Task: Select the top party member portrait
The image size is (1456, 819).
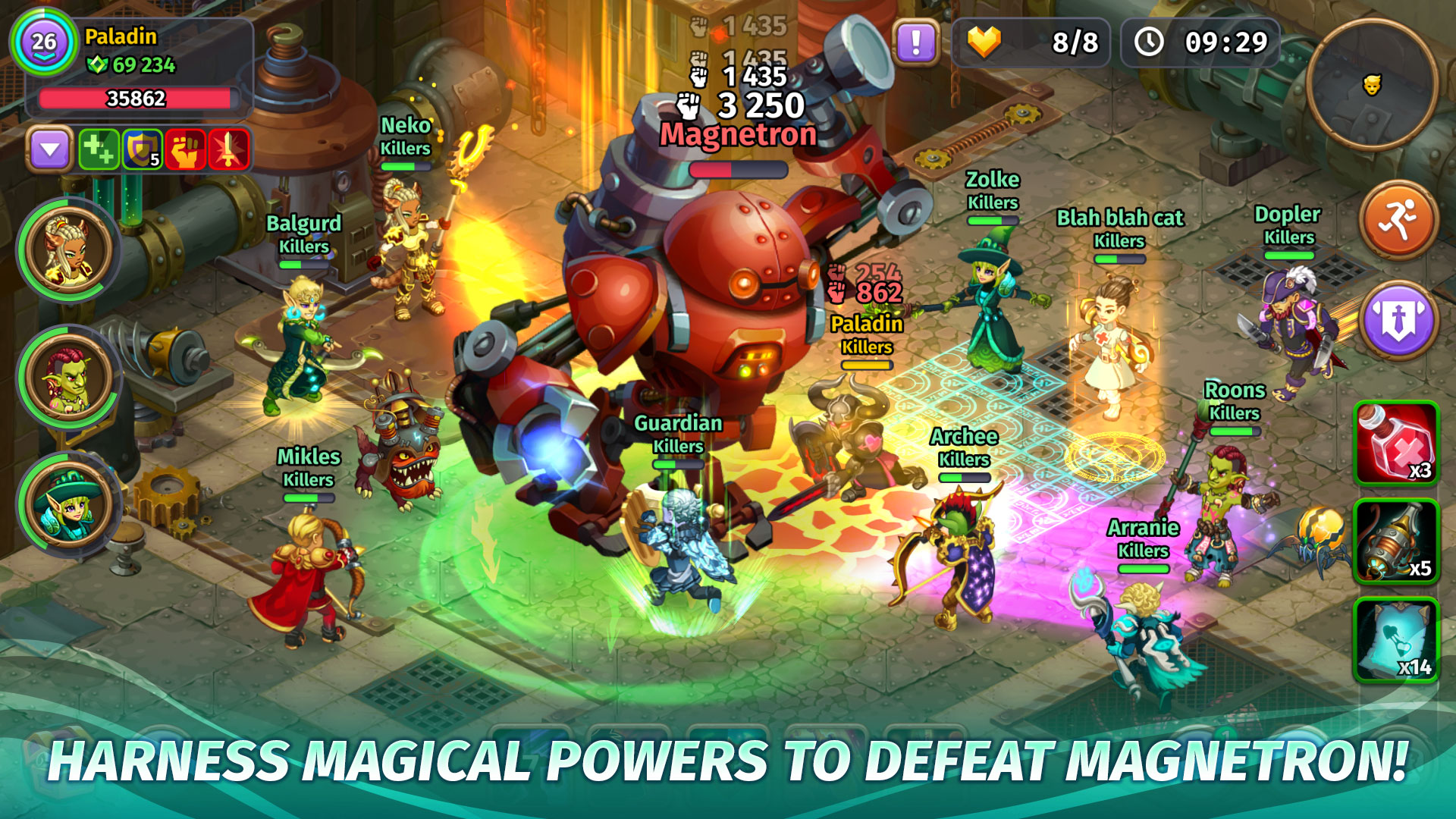Action: point(67,250)
